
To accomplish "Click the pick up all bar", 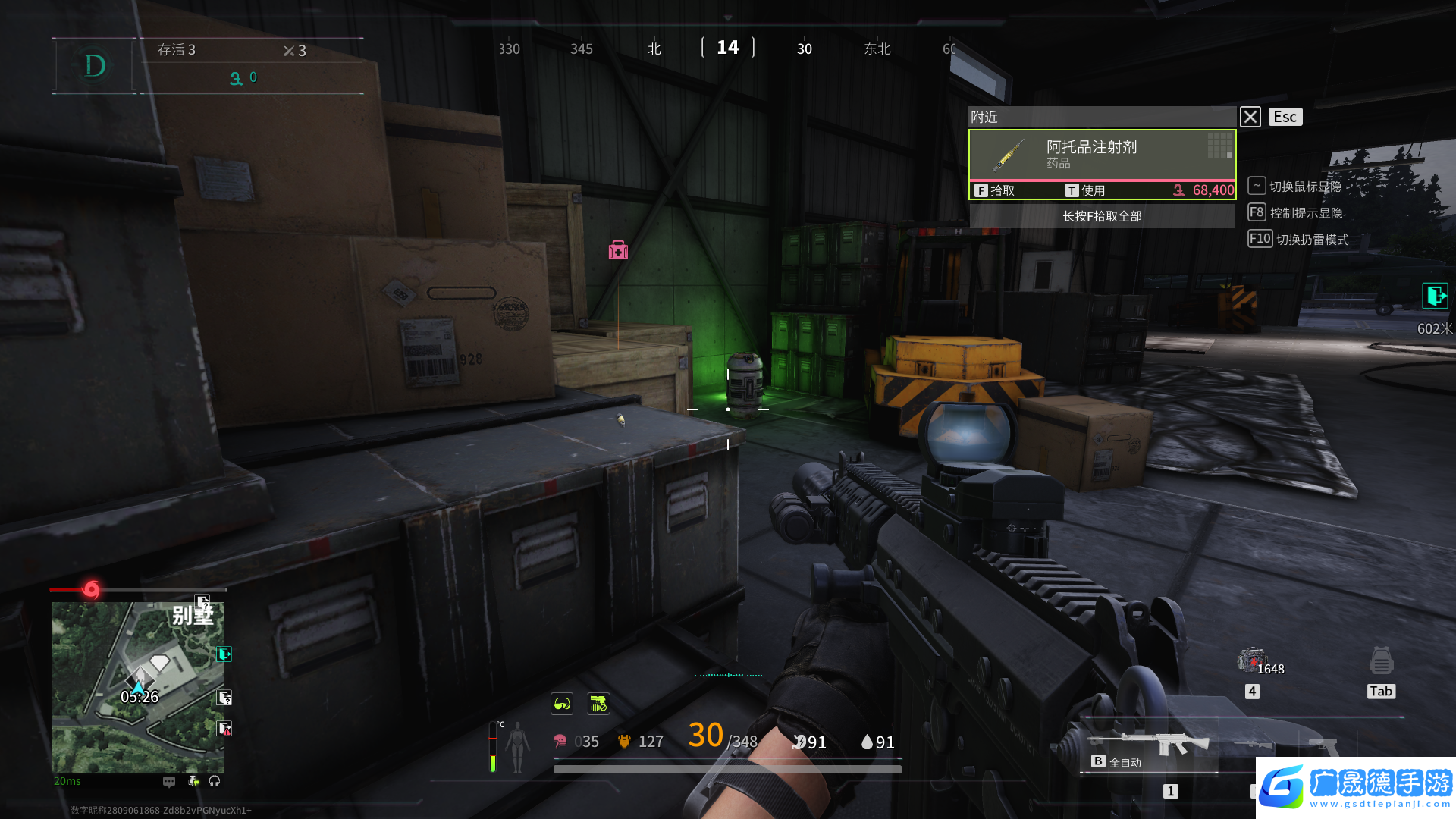I will [1102, 216].
